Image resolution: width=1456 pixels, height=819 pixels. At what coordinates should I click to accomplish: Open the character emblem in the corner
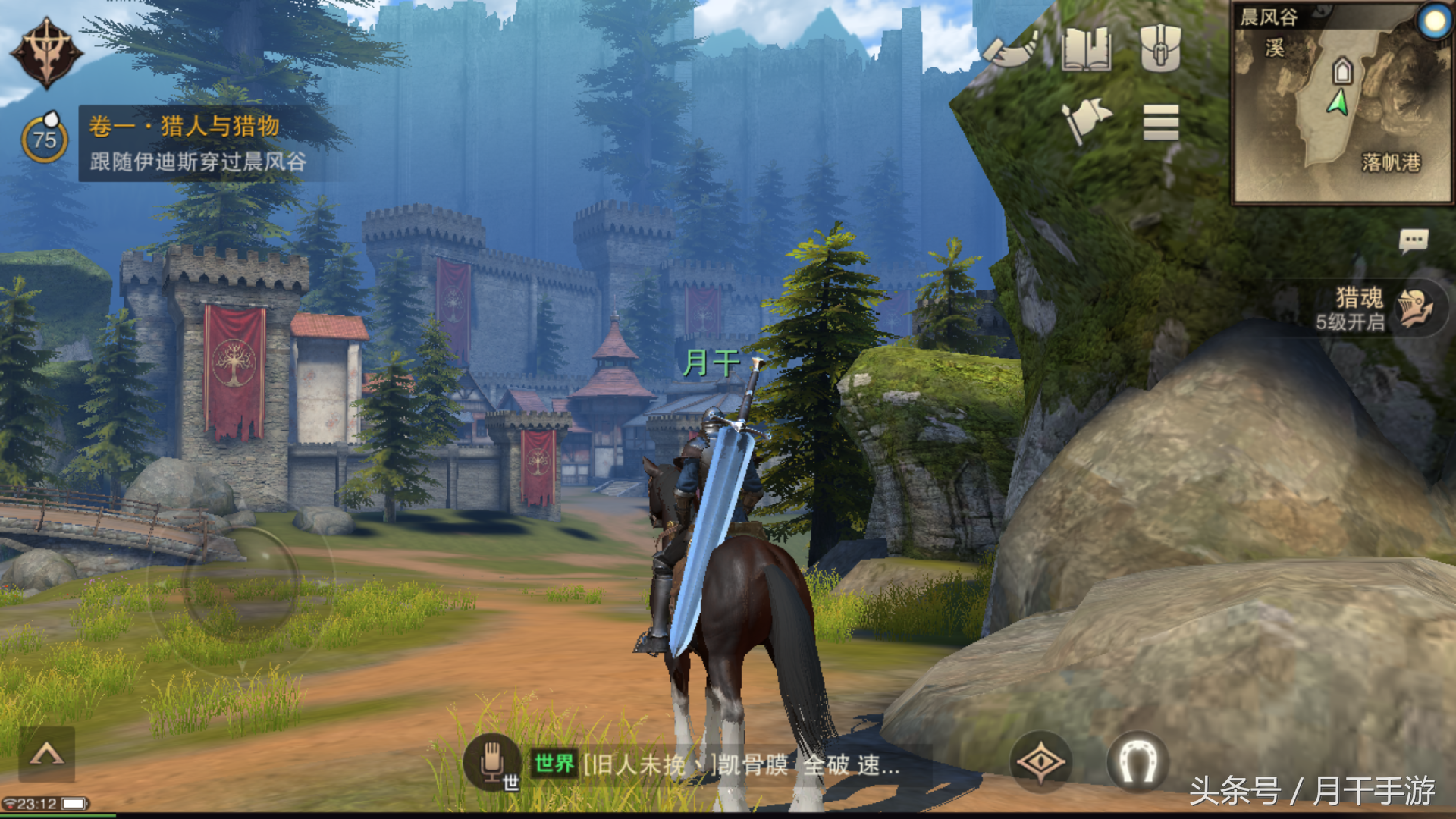pos(46,53)
